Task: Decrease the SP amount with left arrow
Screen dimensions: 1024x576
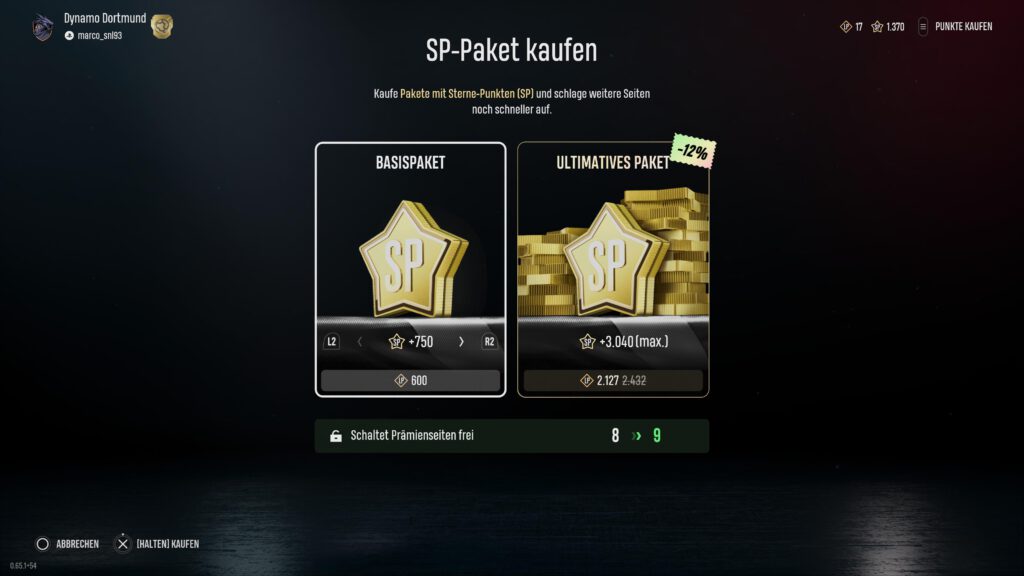Action: click(360, 342)
